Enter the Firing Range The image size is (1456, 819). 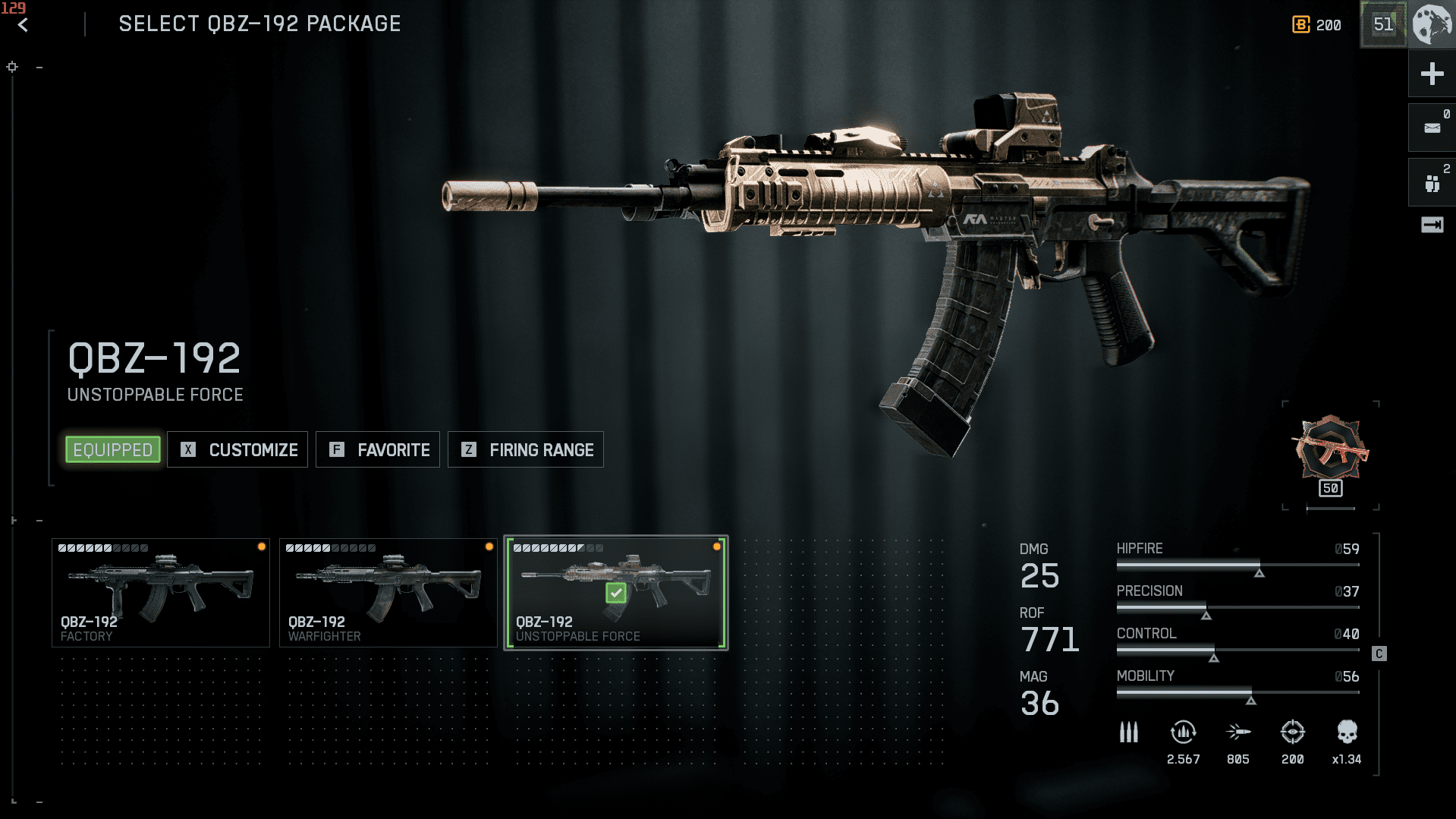tap(526, 450)
